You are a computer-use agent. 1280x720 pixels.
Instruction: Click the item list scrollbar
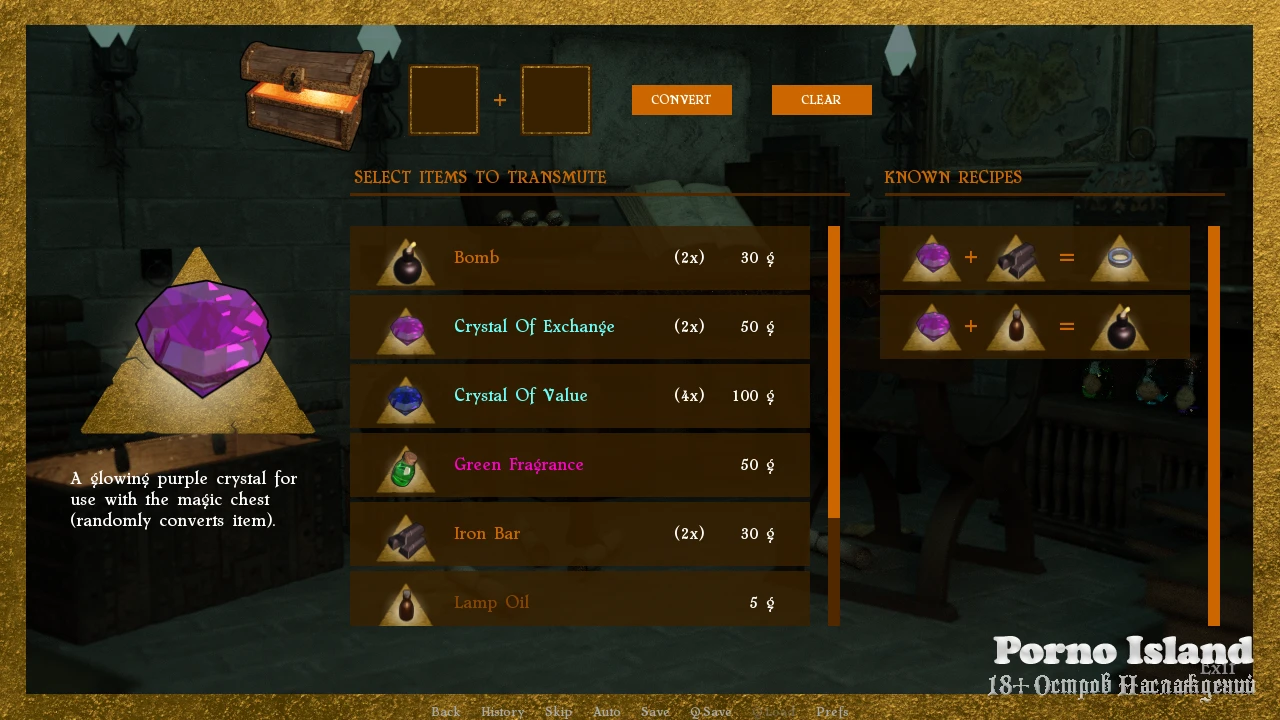pos(834,372)
